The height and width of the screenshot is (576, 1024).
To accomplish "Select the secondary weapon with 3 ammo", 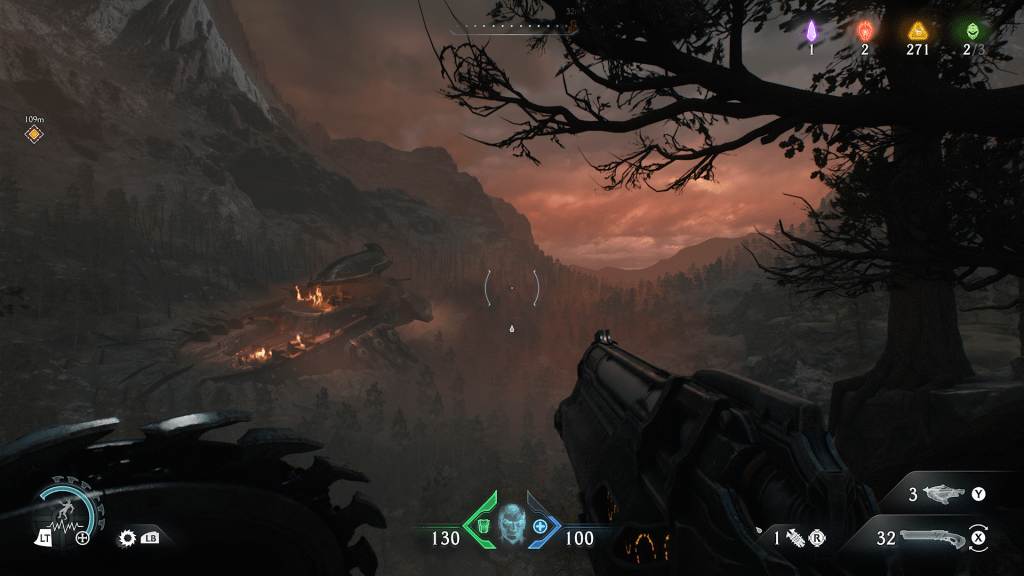I will (x=941, y=494).
